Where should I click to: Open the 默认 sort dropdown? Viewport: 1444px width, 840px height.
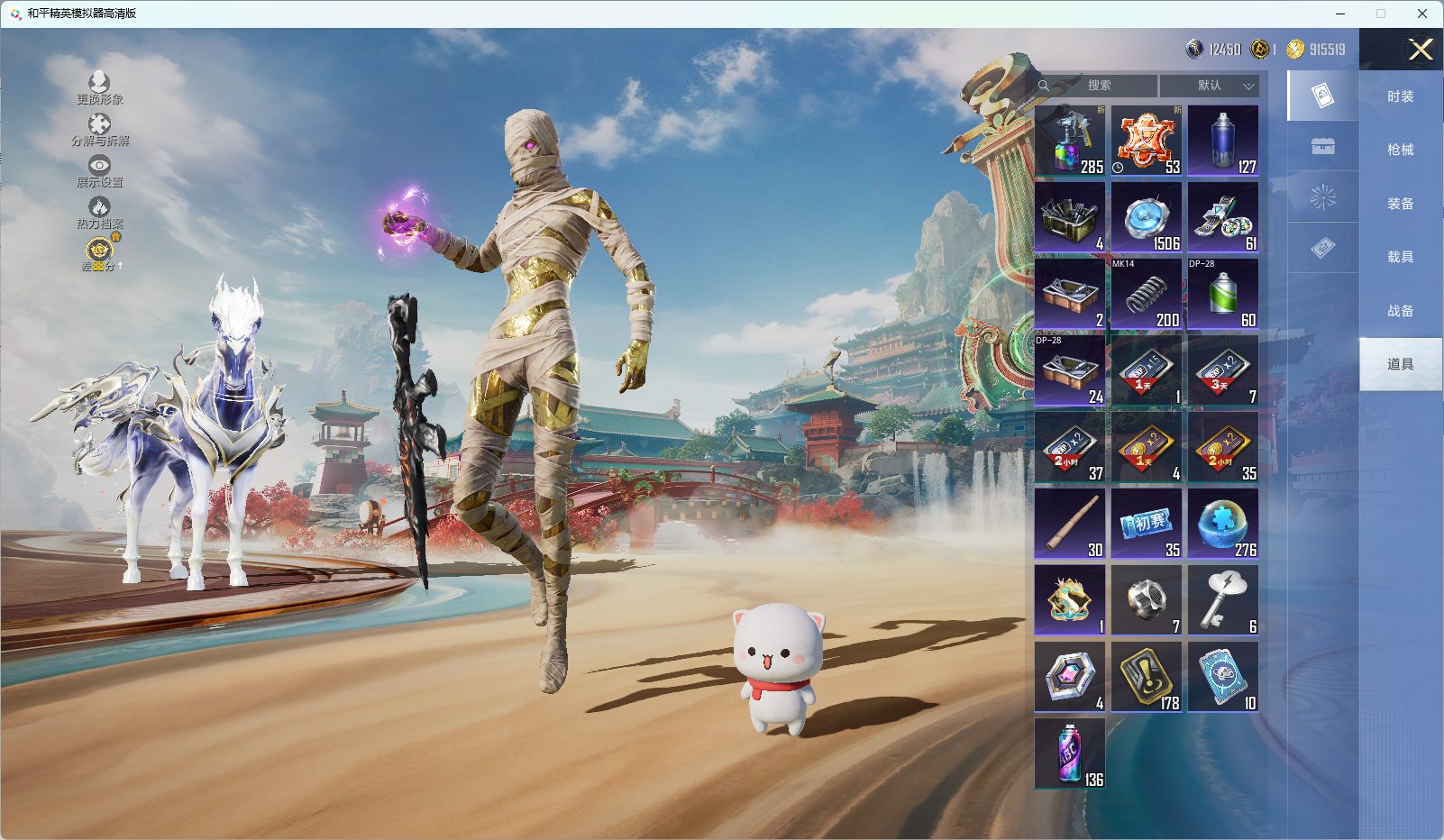click(x=1210, y=86)
